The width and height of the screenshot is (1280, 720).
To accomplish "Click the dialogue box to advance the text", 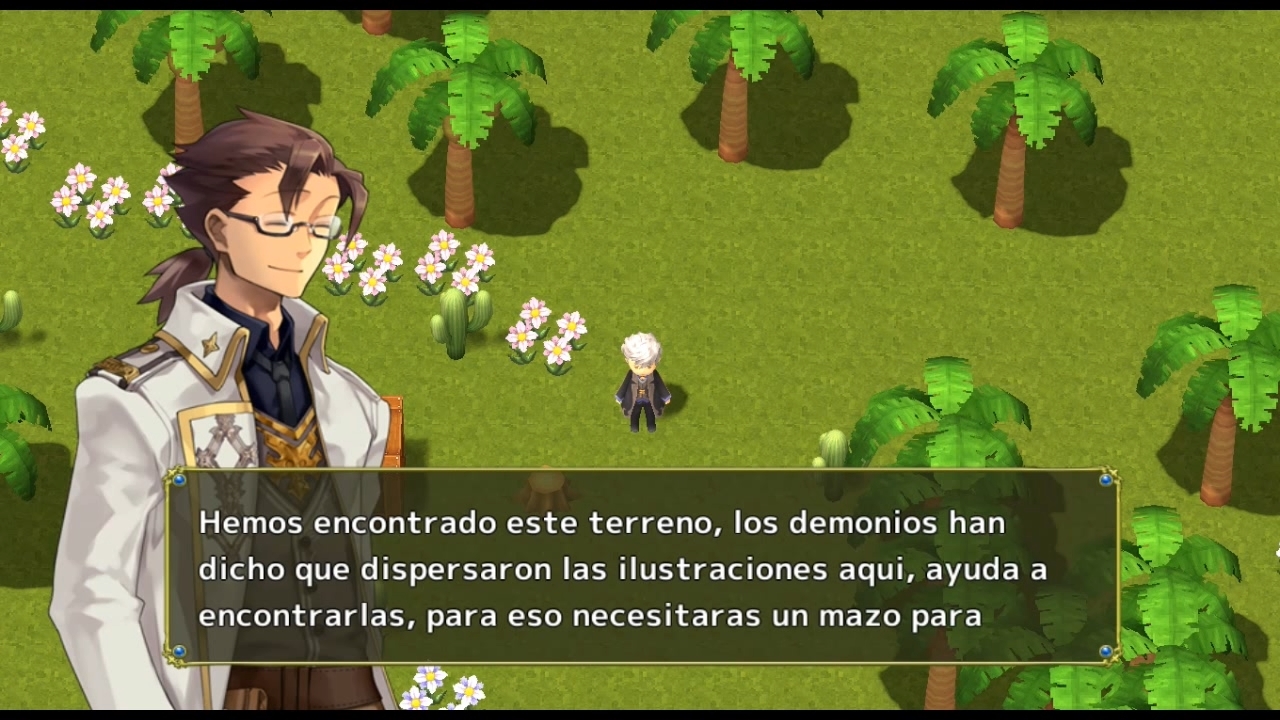I will tap(640, 570).
